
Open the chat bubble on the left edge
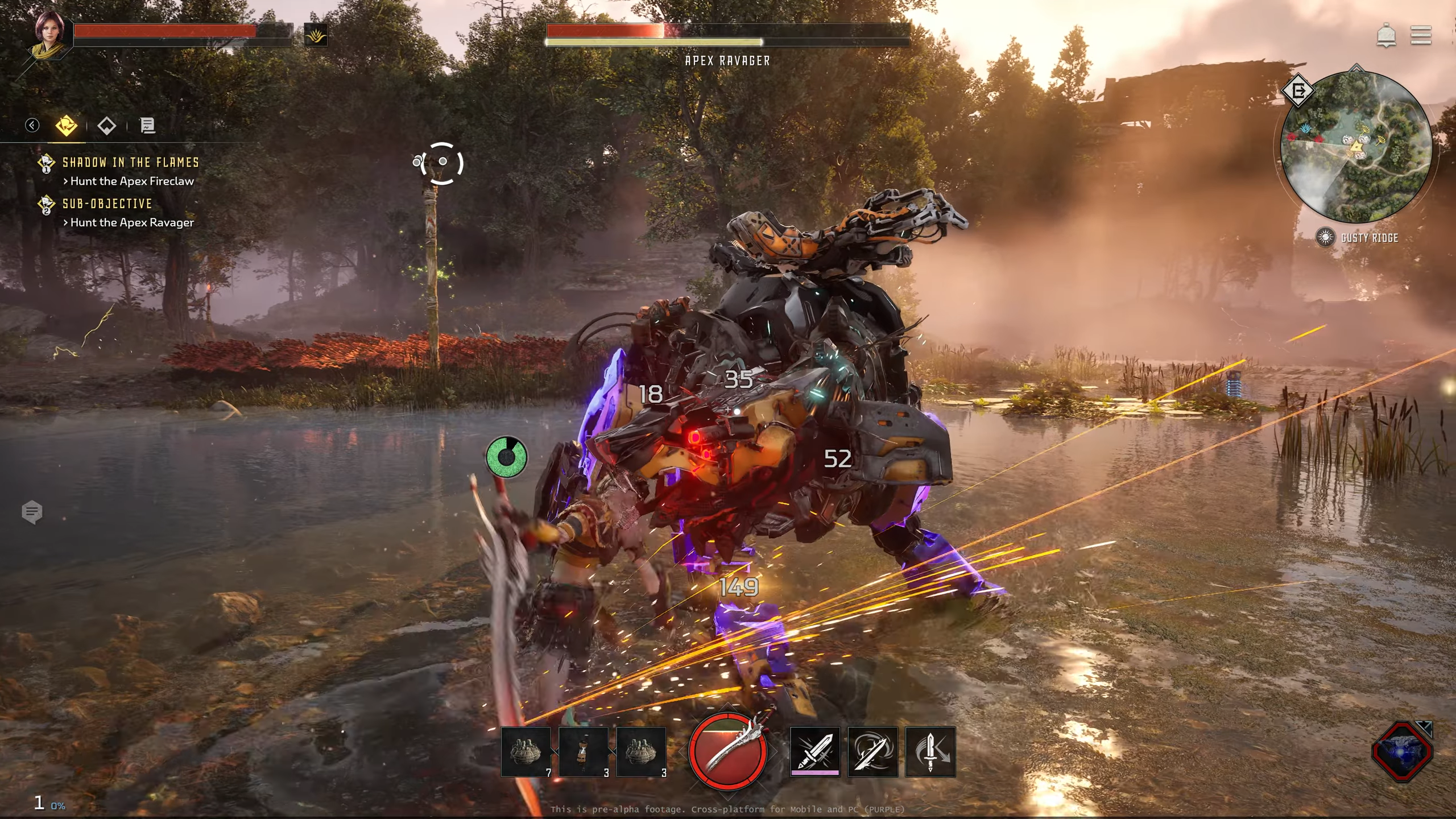click(x=33, y=512)
